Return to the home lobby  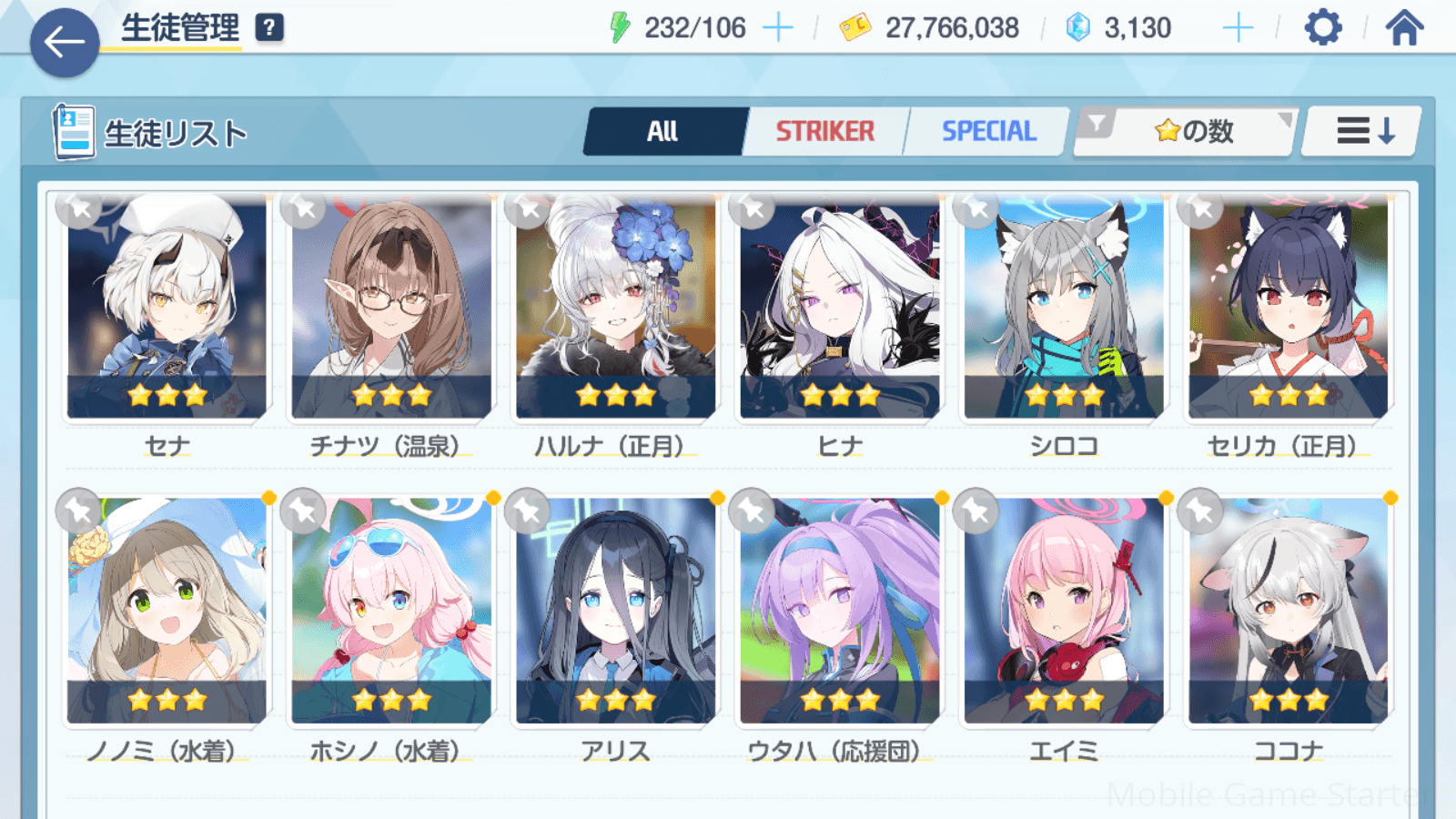(1404, 28)
